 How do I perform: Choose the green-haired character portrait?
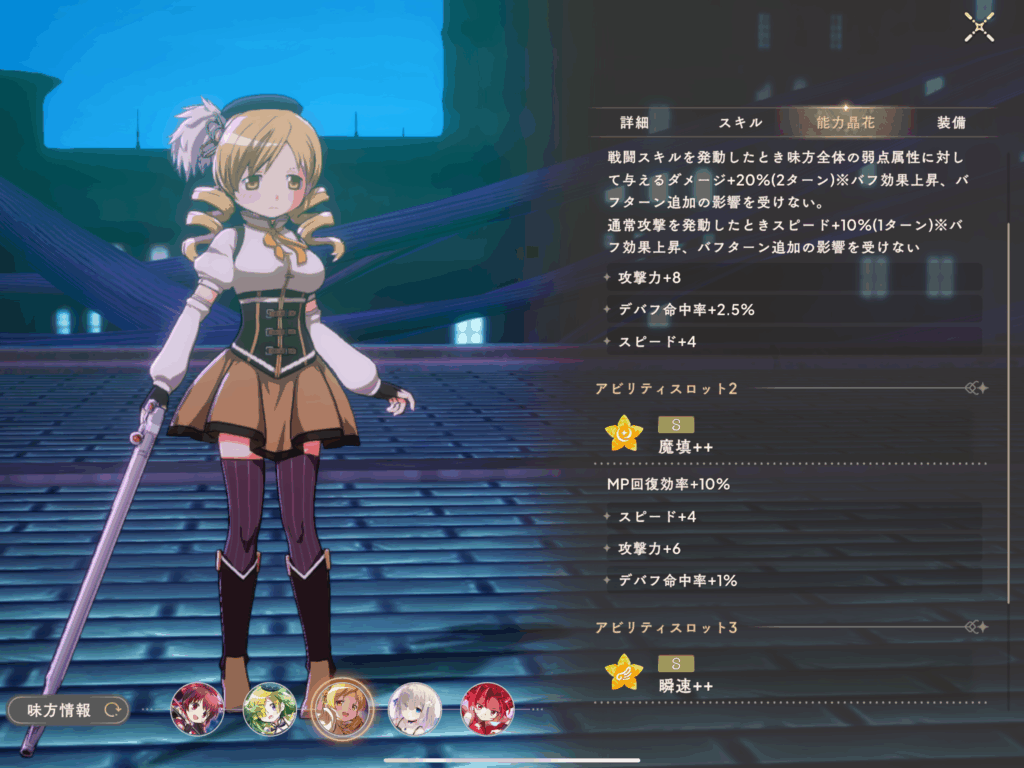click(269, 709)
